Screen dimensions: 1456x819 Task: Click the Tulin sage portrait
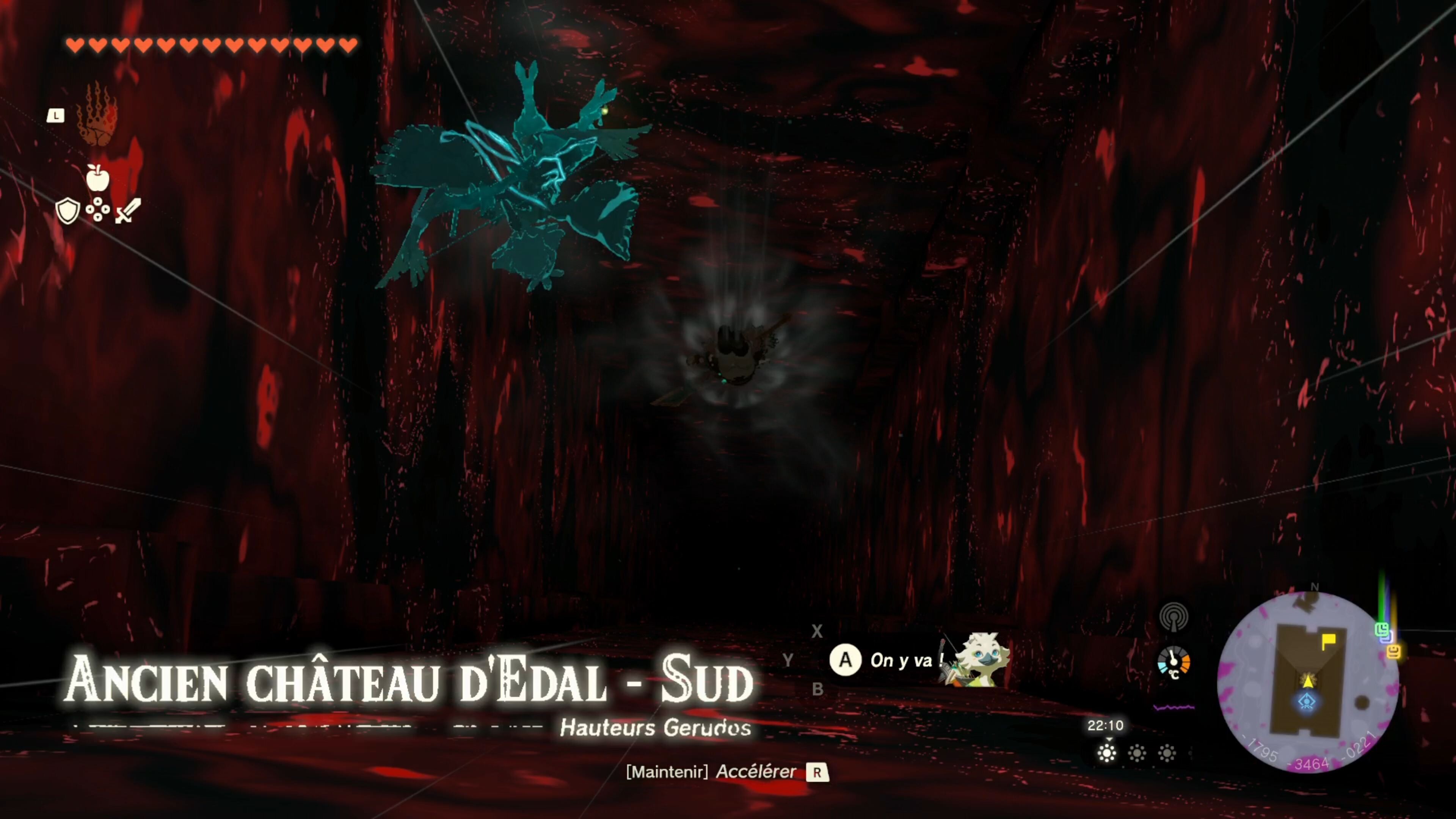[980, 659]
